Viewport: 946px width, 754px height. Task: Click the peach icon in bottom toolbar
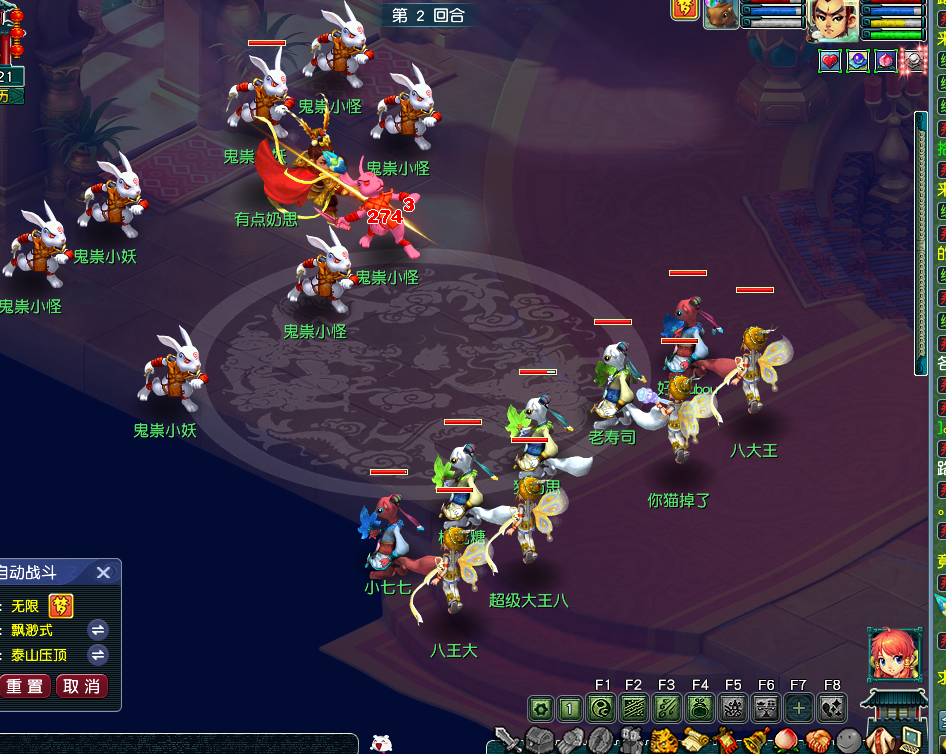point(785,741)
